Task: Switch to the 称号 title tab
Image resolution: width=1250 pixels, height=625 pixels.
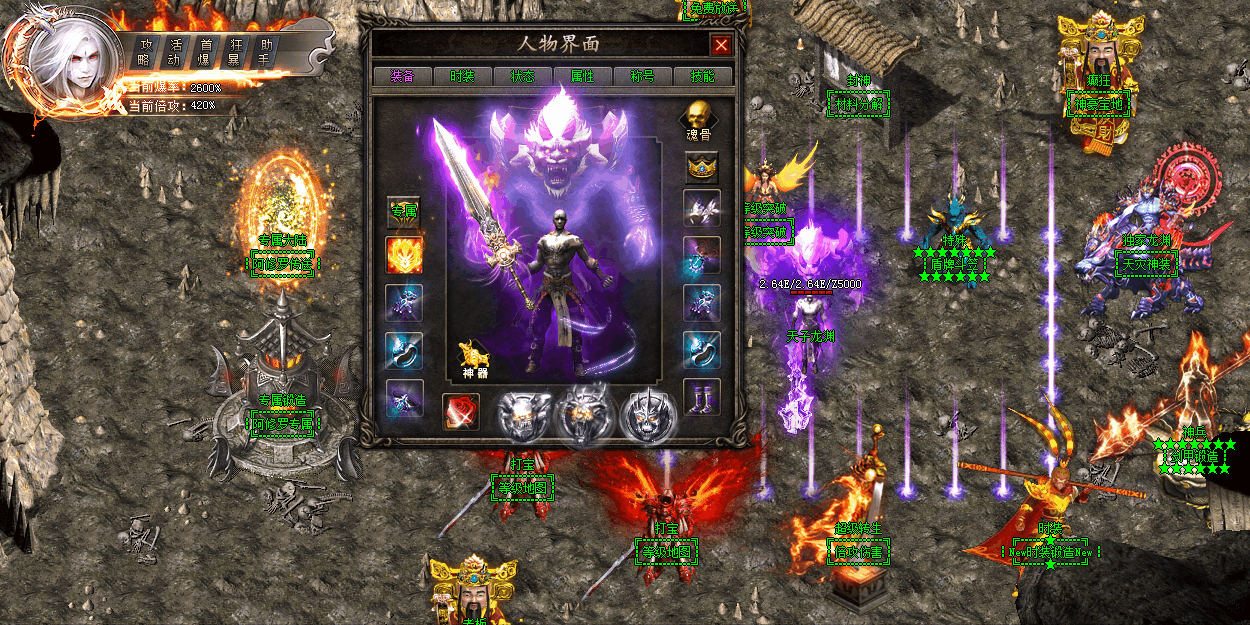Action: (x=642, y=76)
